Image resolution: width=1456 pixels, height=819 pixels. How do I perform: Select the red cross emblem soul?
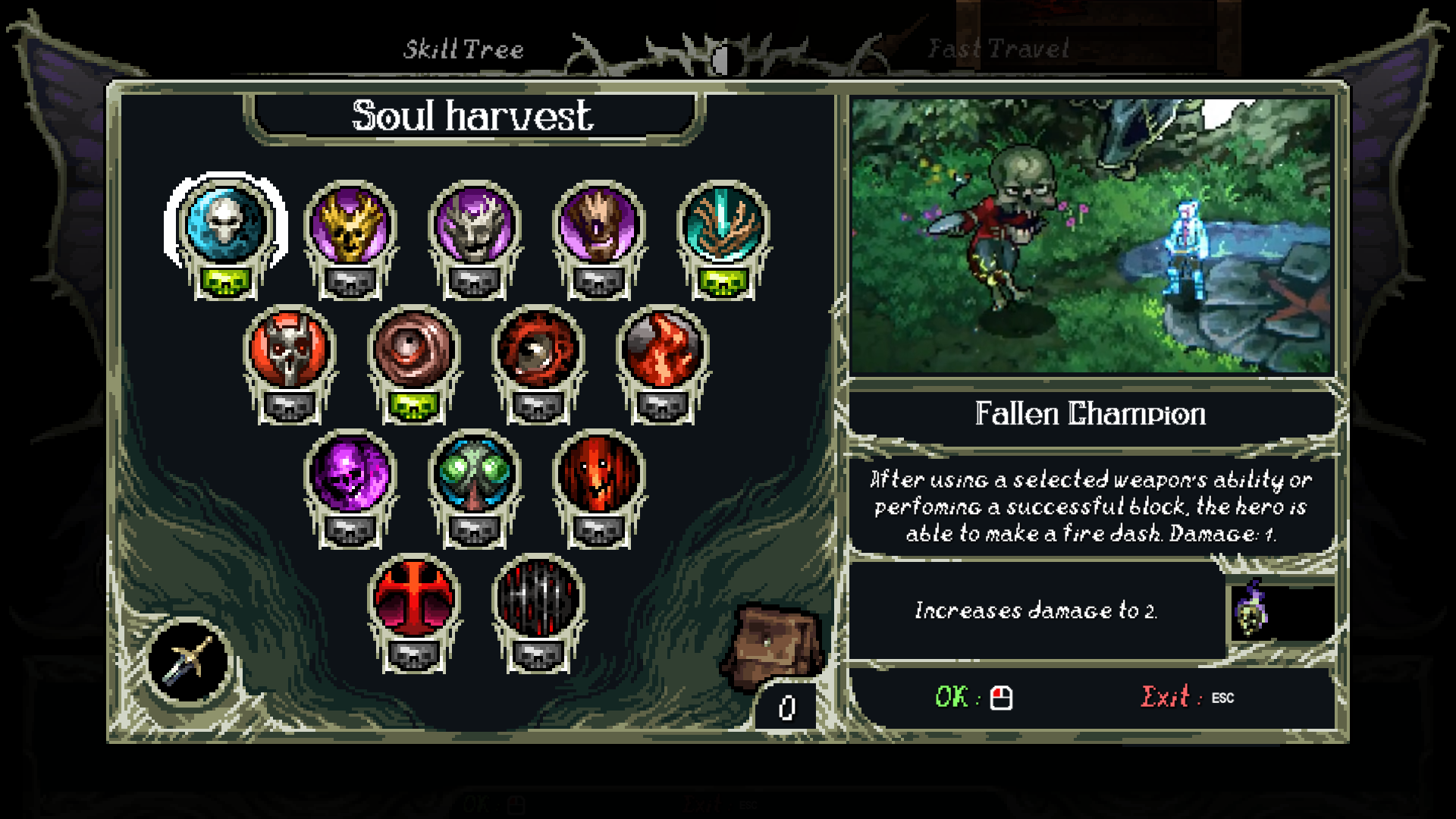[413, 600]
